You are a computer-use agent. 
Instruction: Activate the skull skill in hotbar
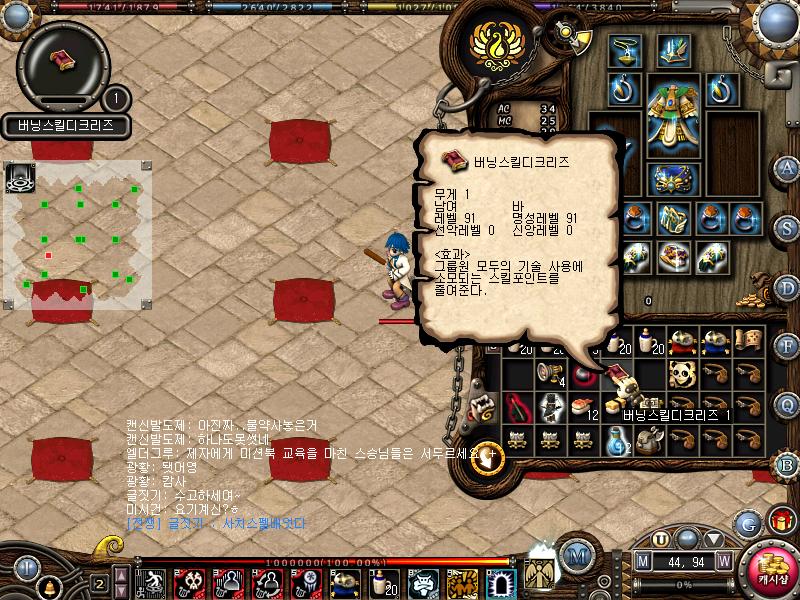click(189, 582)
